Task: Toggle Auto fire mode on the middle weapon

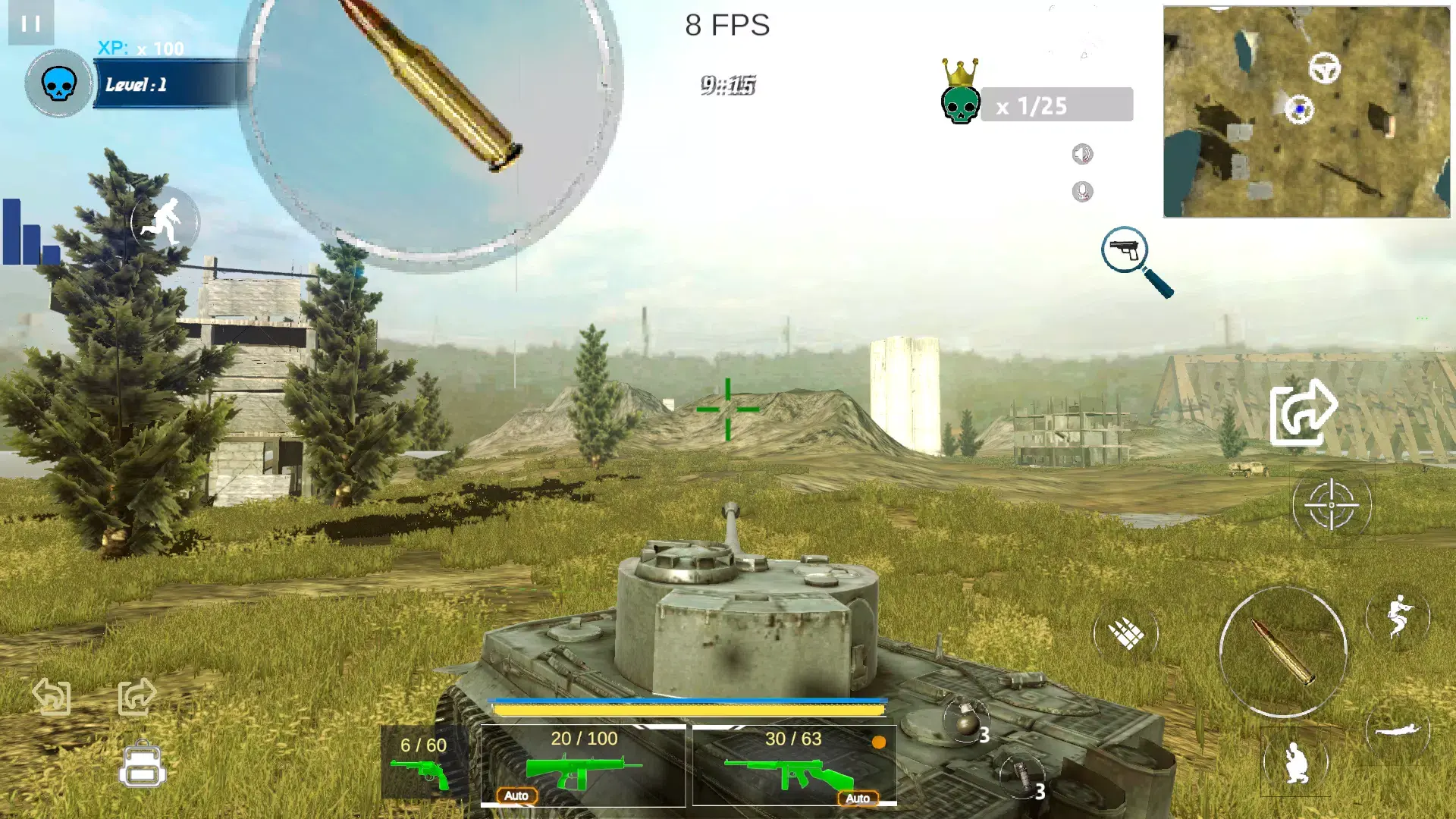Action: point(517,795)
